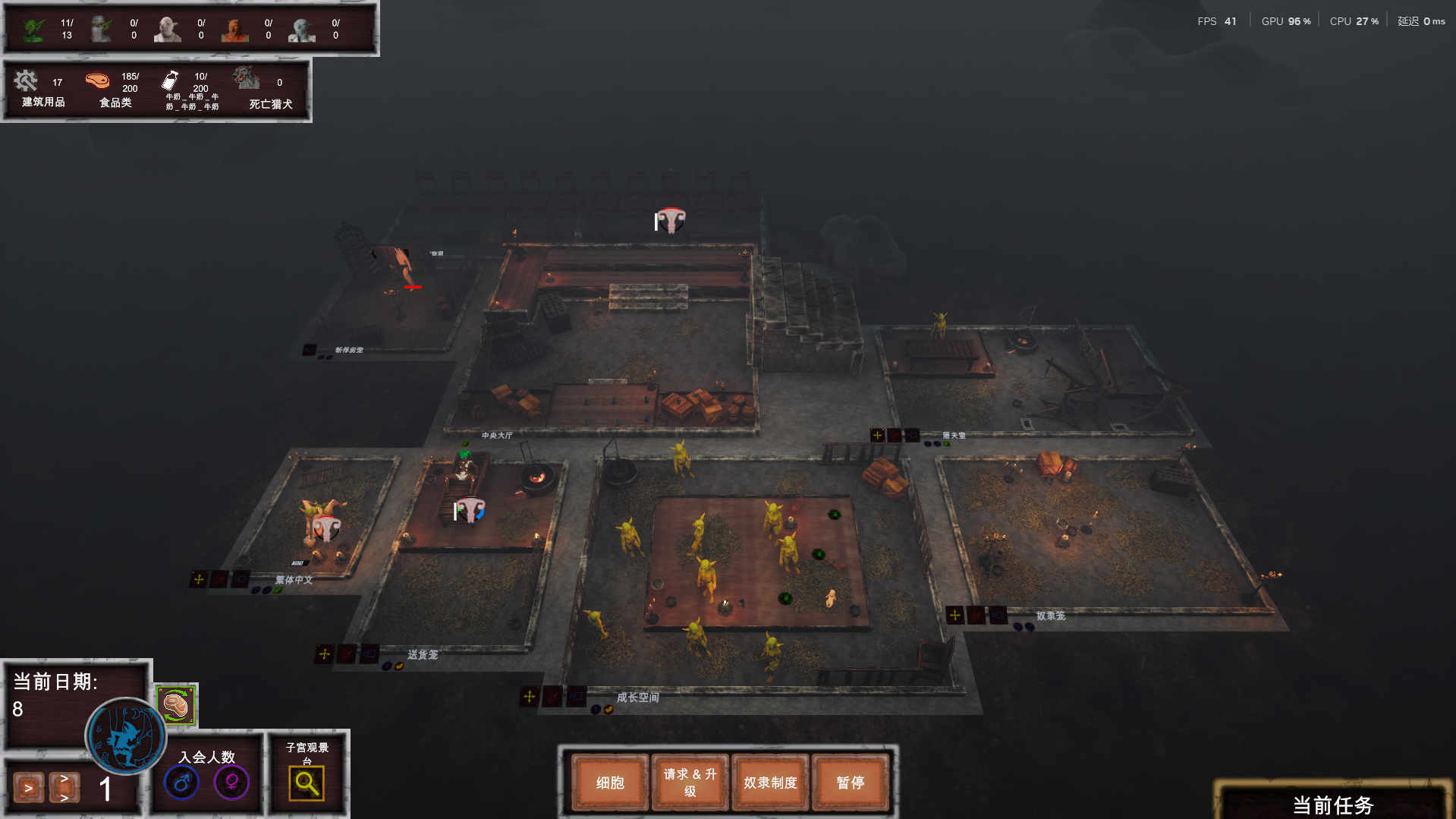Click the blue goblin day-night emblem
This screenshot has width=1456, height=819.
(x=125, y=736)
